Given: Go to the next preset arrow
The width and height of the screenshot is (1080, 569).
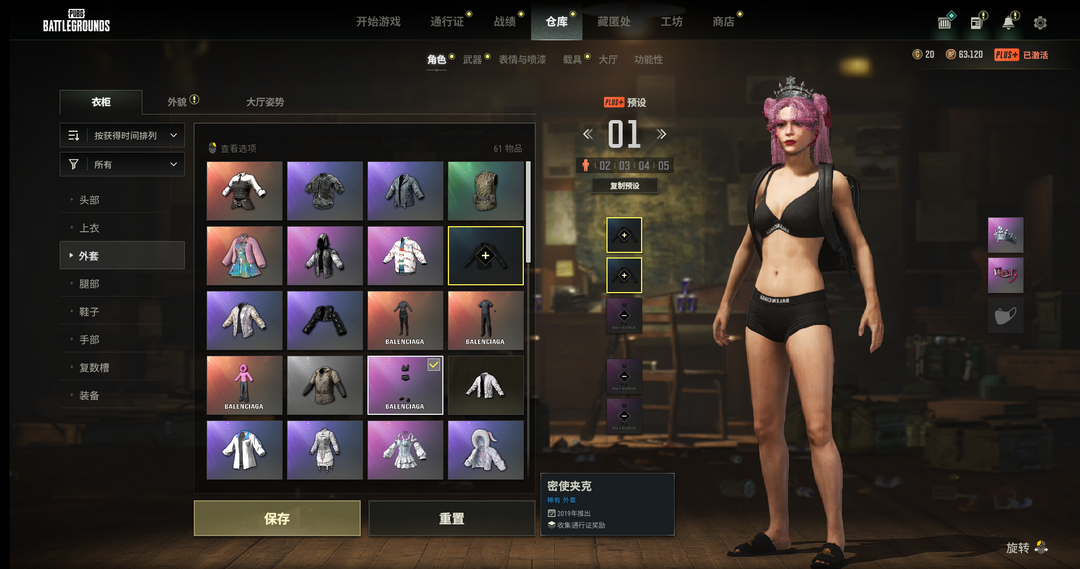Looking at the screenshot, I should click(661, 134).
